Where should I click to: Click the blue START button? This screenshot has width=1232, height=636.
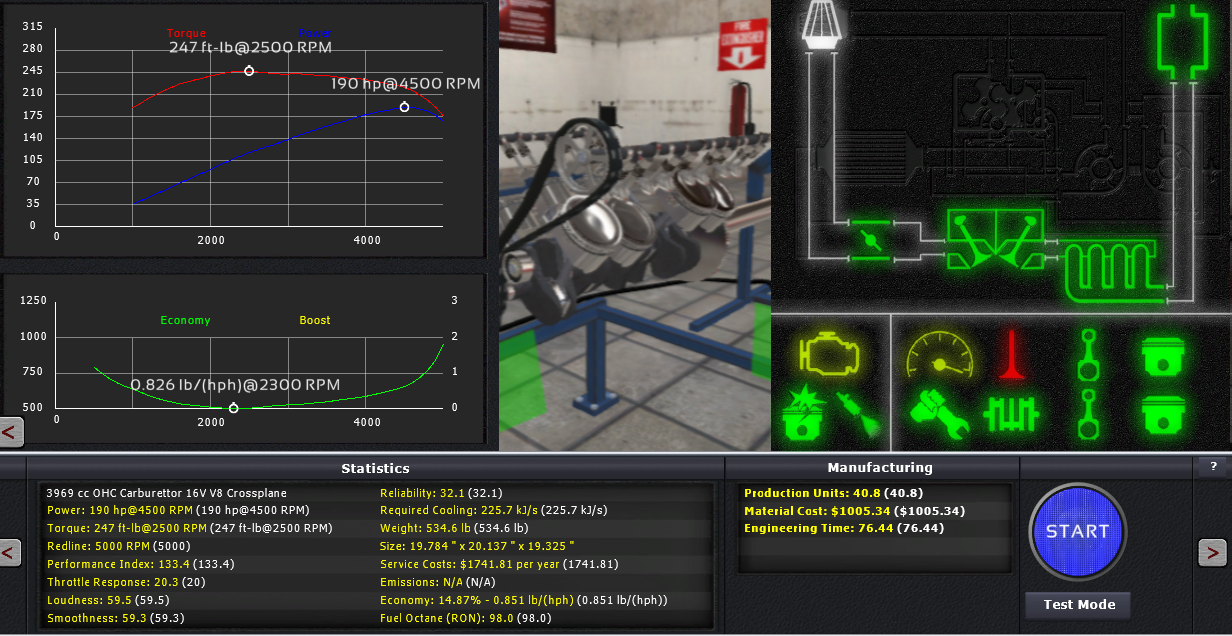(x=1077, y=532)
